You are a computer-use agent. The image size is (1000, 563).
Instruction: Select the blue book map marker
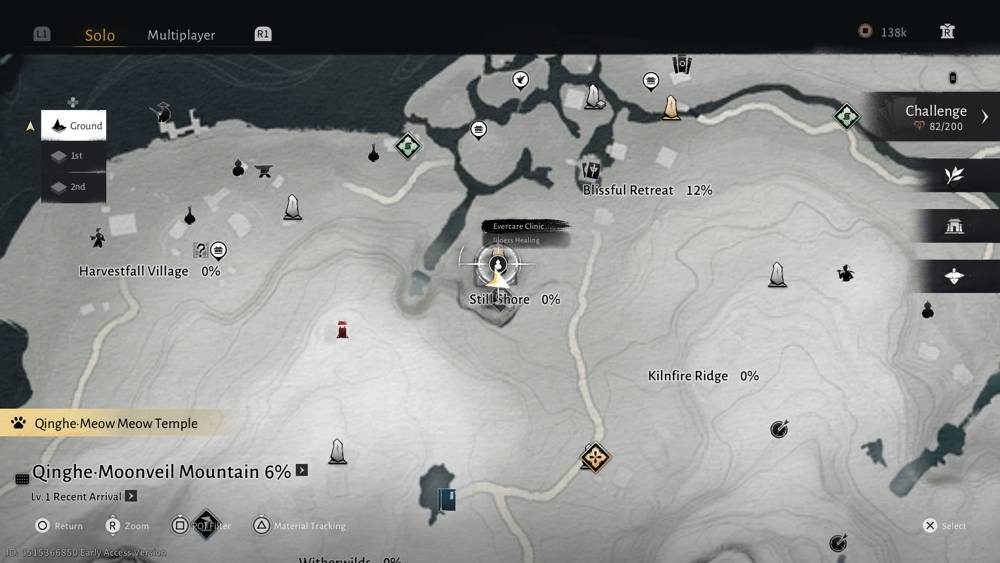coord(447,499)
